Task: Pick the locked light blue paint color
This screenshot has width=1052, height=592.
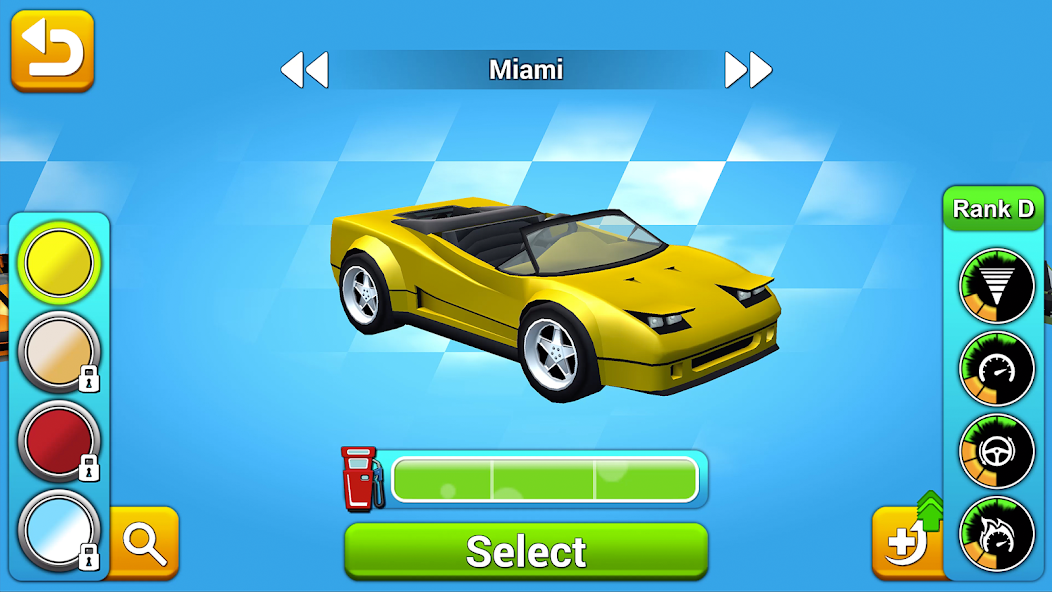Action: (59, 528)
